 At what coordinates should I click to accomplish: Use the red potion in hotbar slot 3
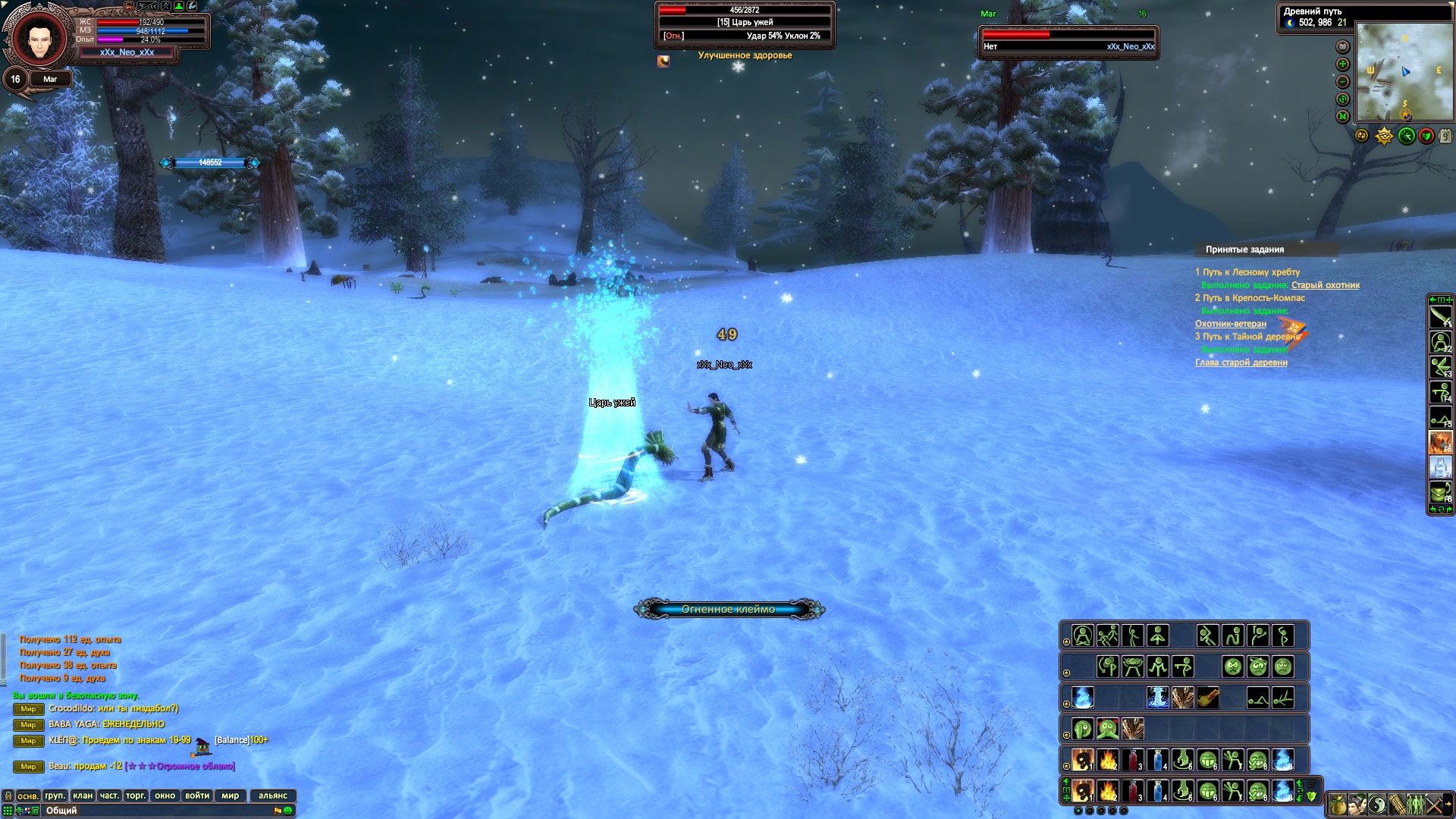1133,791
